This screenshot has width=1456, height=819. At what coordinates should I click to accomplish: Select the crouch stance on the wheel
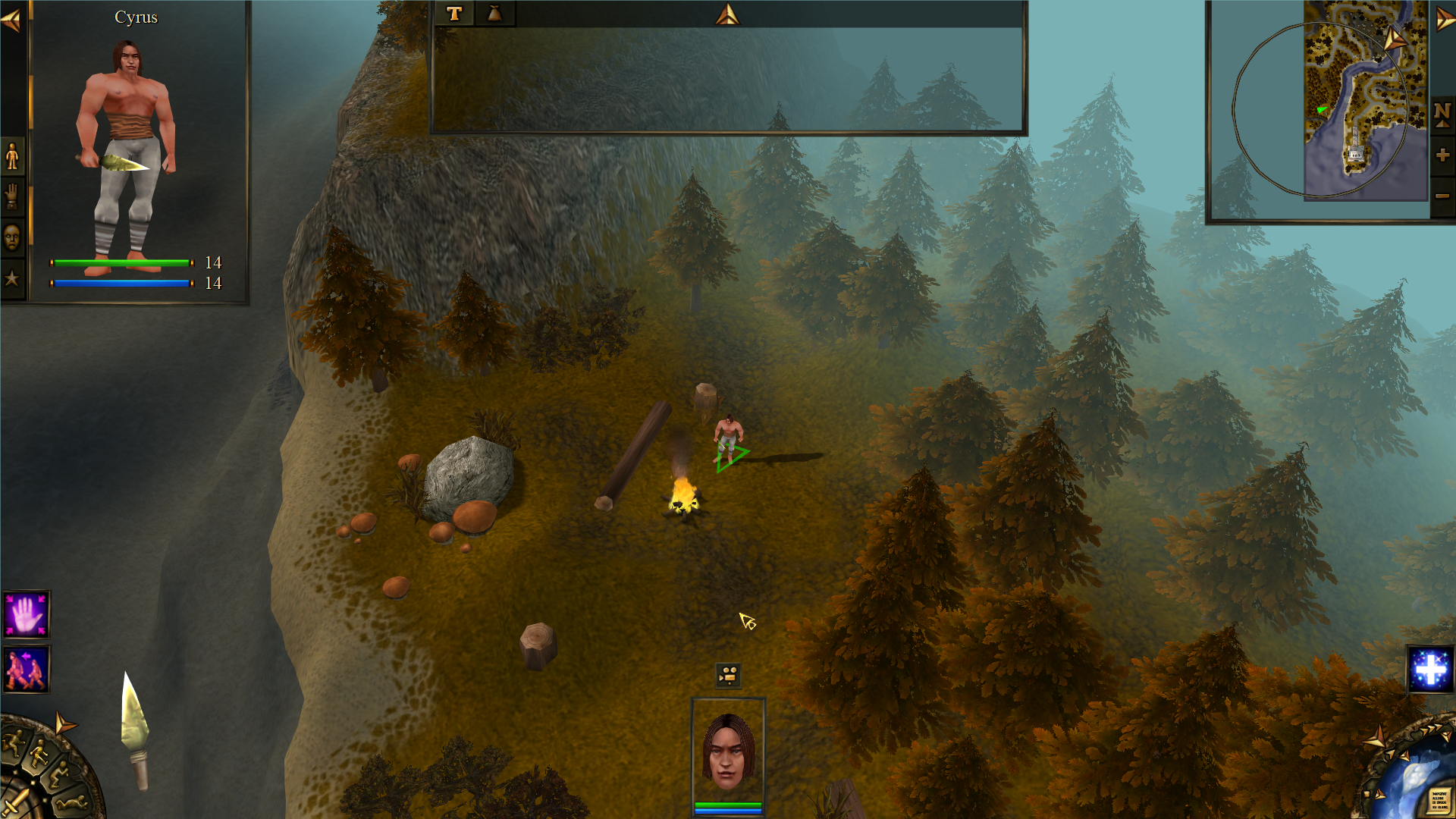click(60, 775)
